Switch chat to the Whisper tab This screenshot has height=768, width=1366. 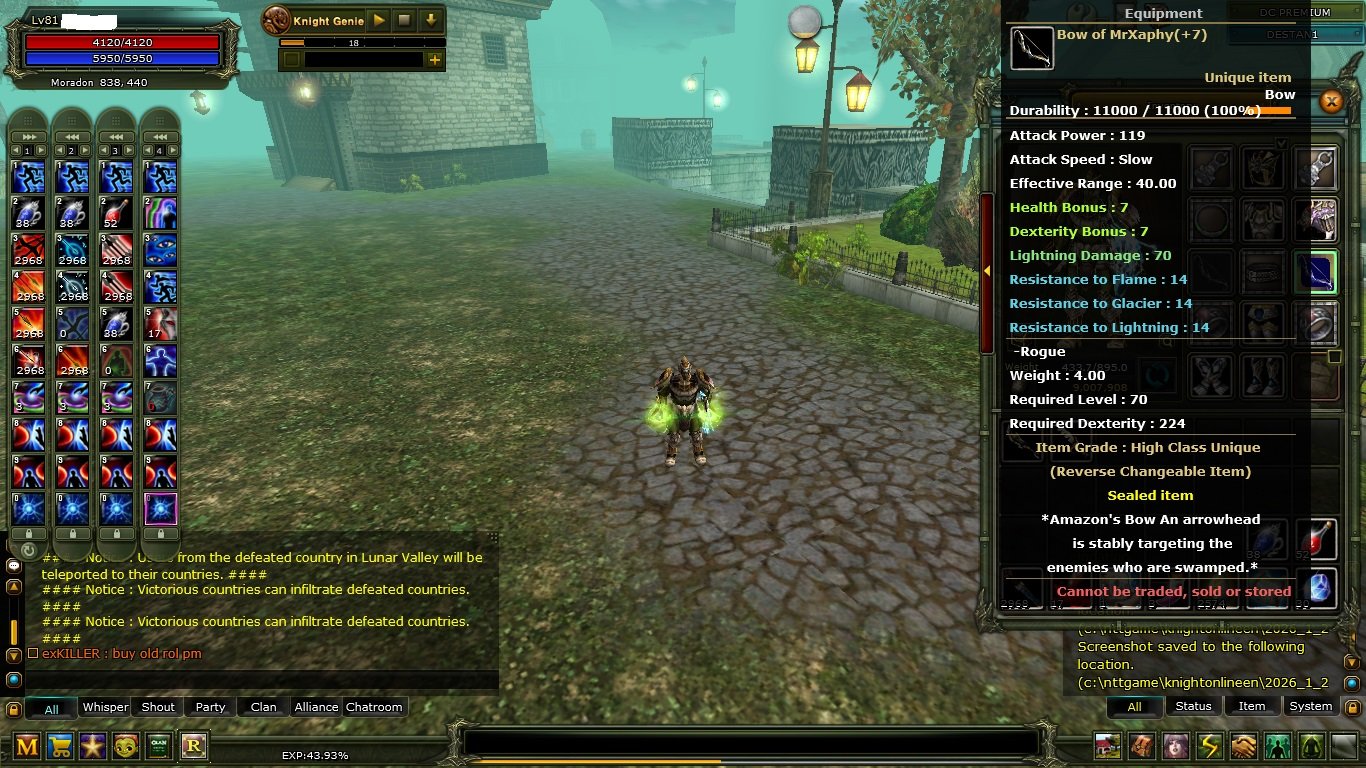pos(105,707)
